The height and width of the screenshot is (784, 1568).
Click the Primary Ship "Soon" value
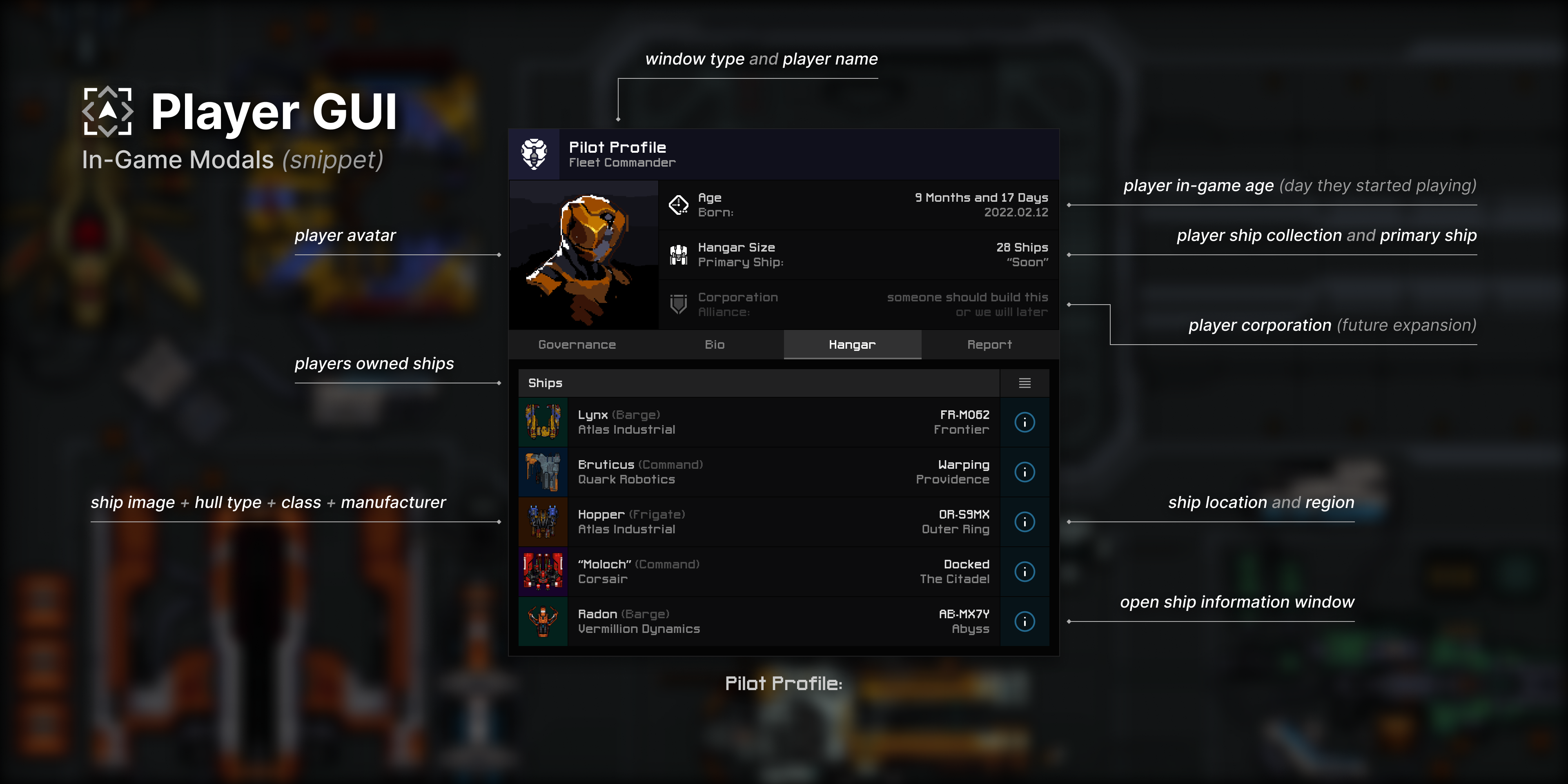click(x=1028, y=262)
